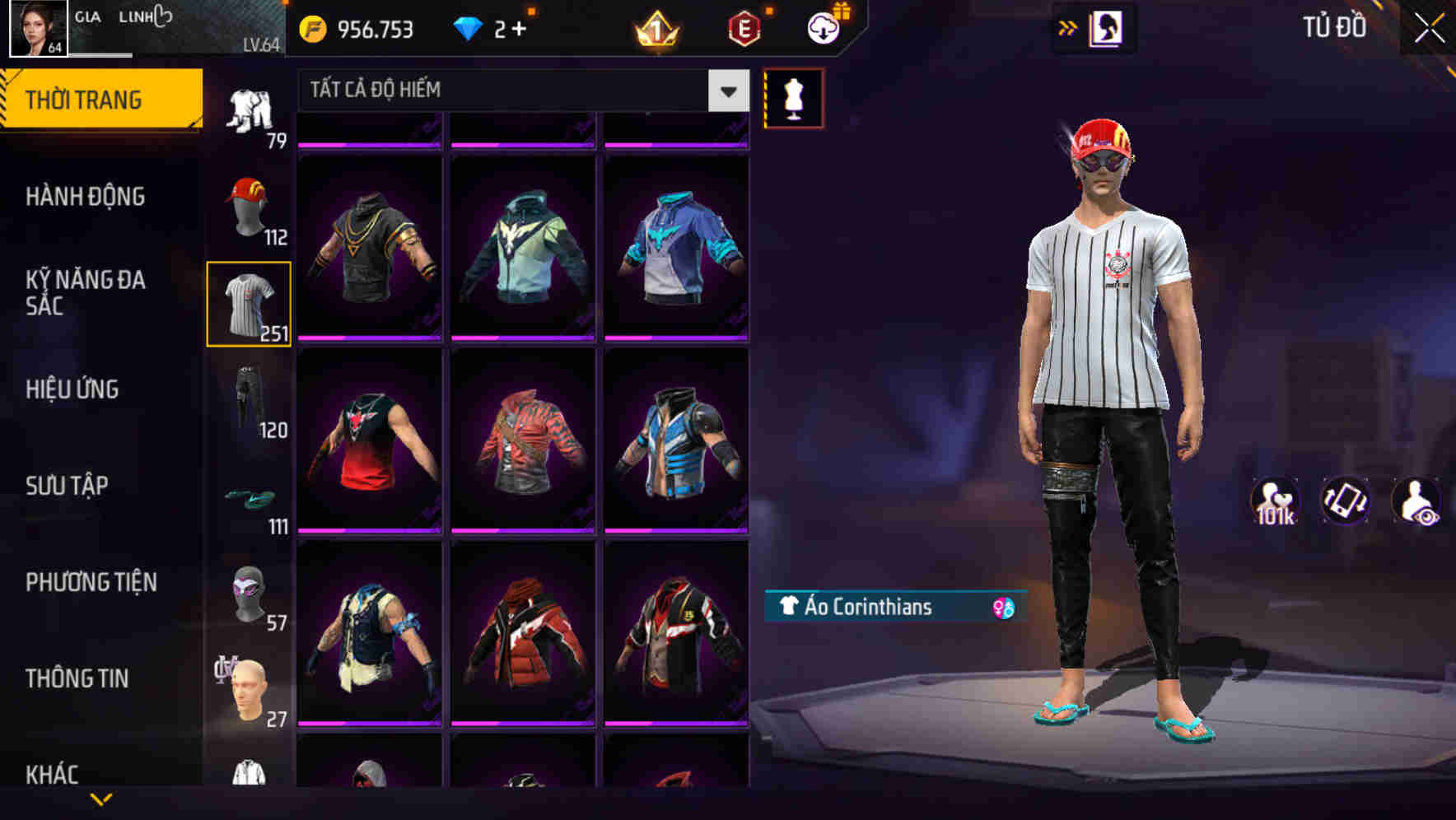
Task: Click the cloud download gift icon
Action: [x=824, y=26]
